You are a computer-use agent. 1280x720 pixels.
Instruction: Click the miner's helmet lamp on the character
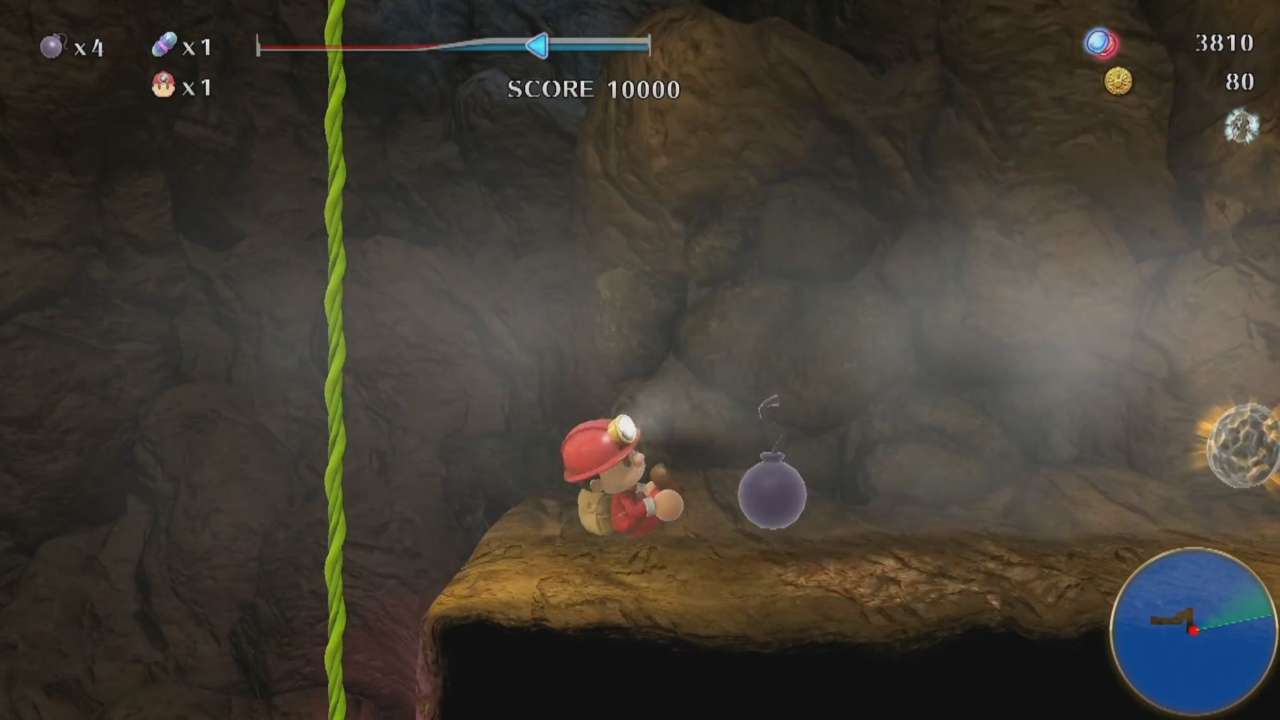pos(622,430)
